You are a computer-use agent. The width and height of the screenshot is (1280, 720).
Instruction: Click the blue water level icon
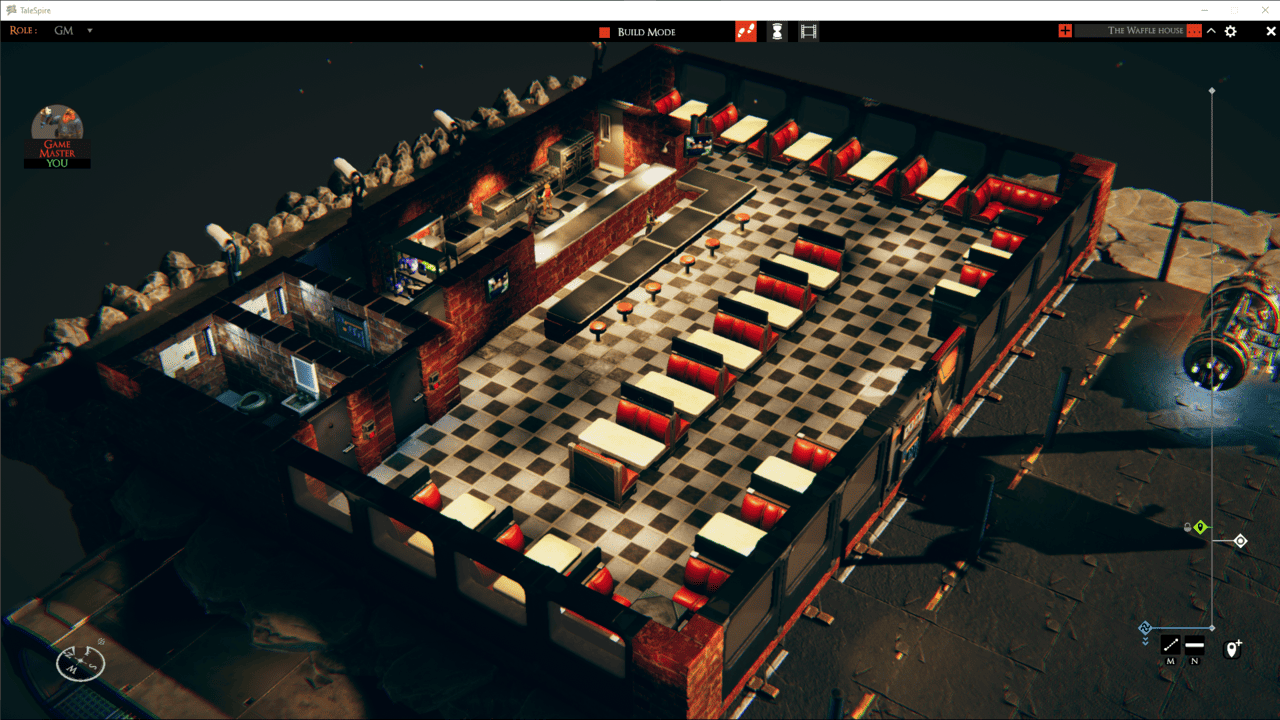[1145, 626]
